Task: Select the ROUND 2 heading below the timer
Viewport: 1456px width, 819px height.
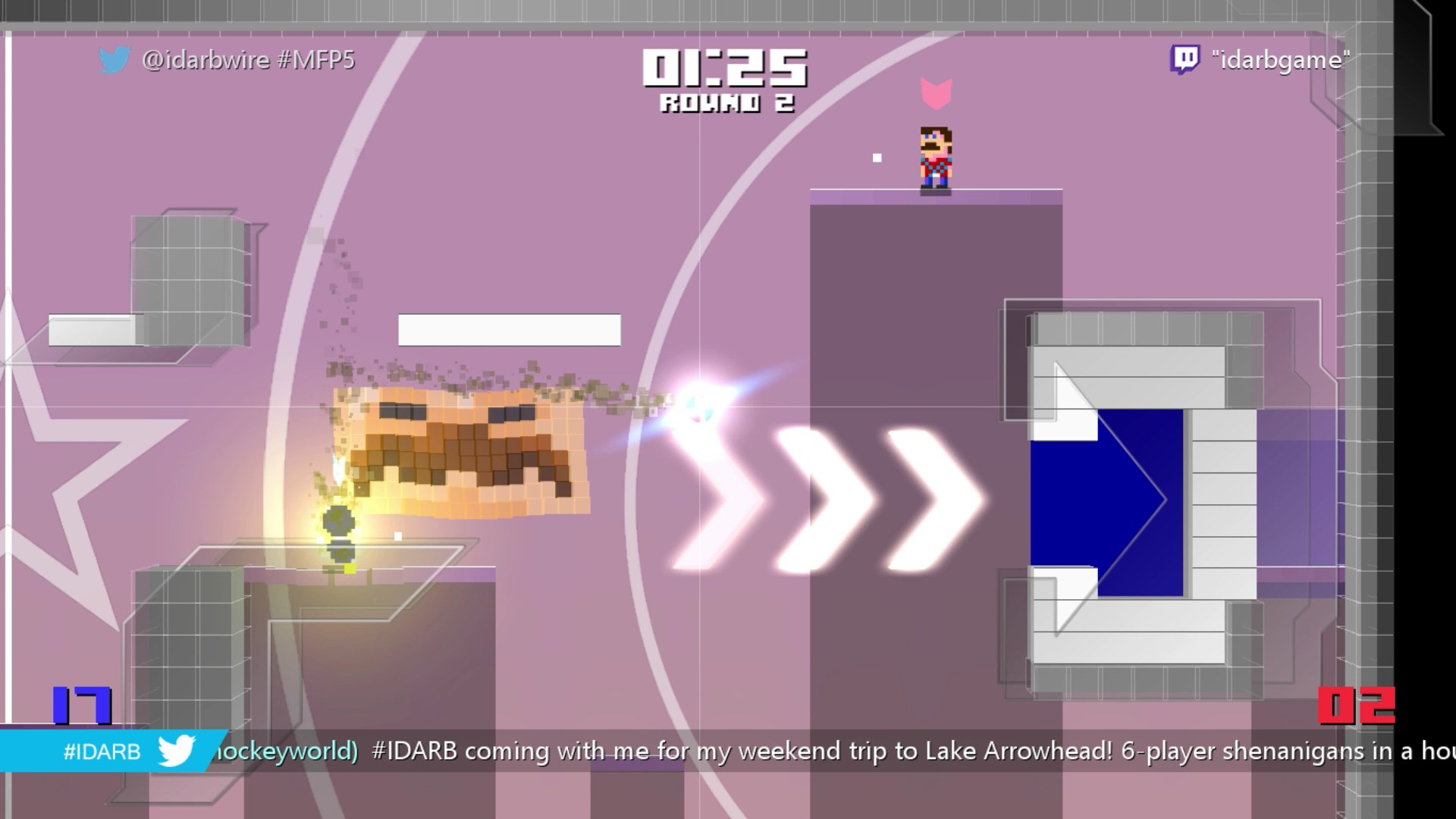Action: click(x=726, y=102)
